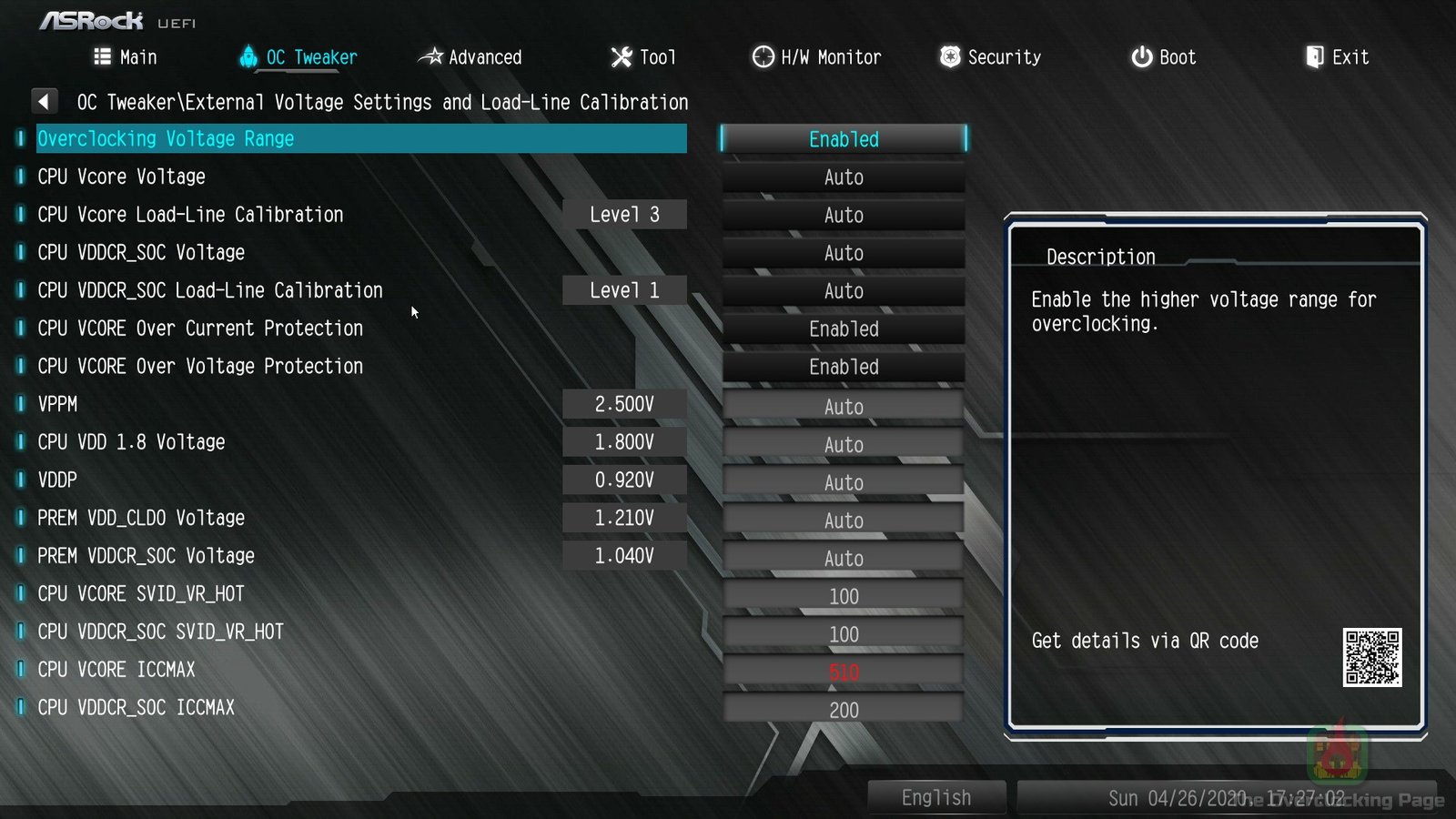Click the English language button
The image size is (1456, 819).
tap(936, 798)
